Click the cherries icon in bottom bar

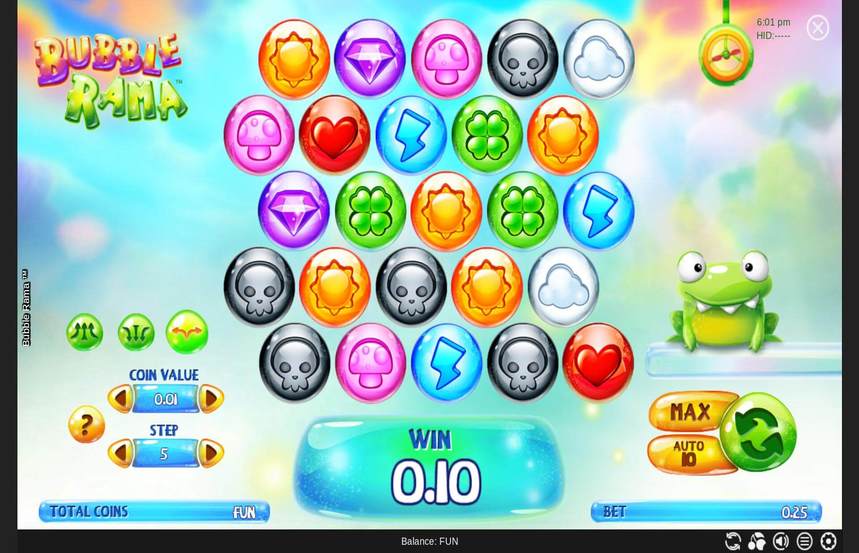tap(757, 541)
